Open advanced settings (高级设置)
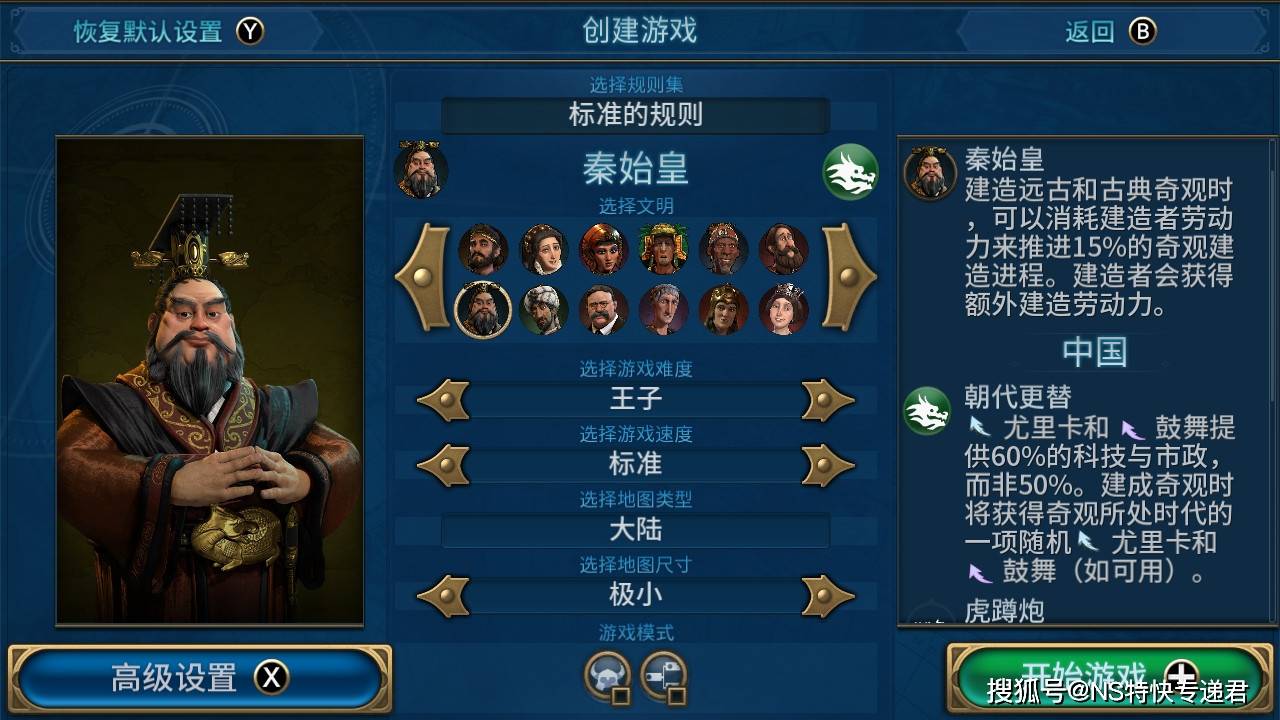The height and width of the screenshot is (720, 1280). (x=199, y=678)
